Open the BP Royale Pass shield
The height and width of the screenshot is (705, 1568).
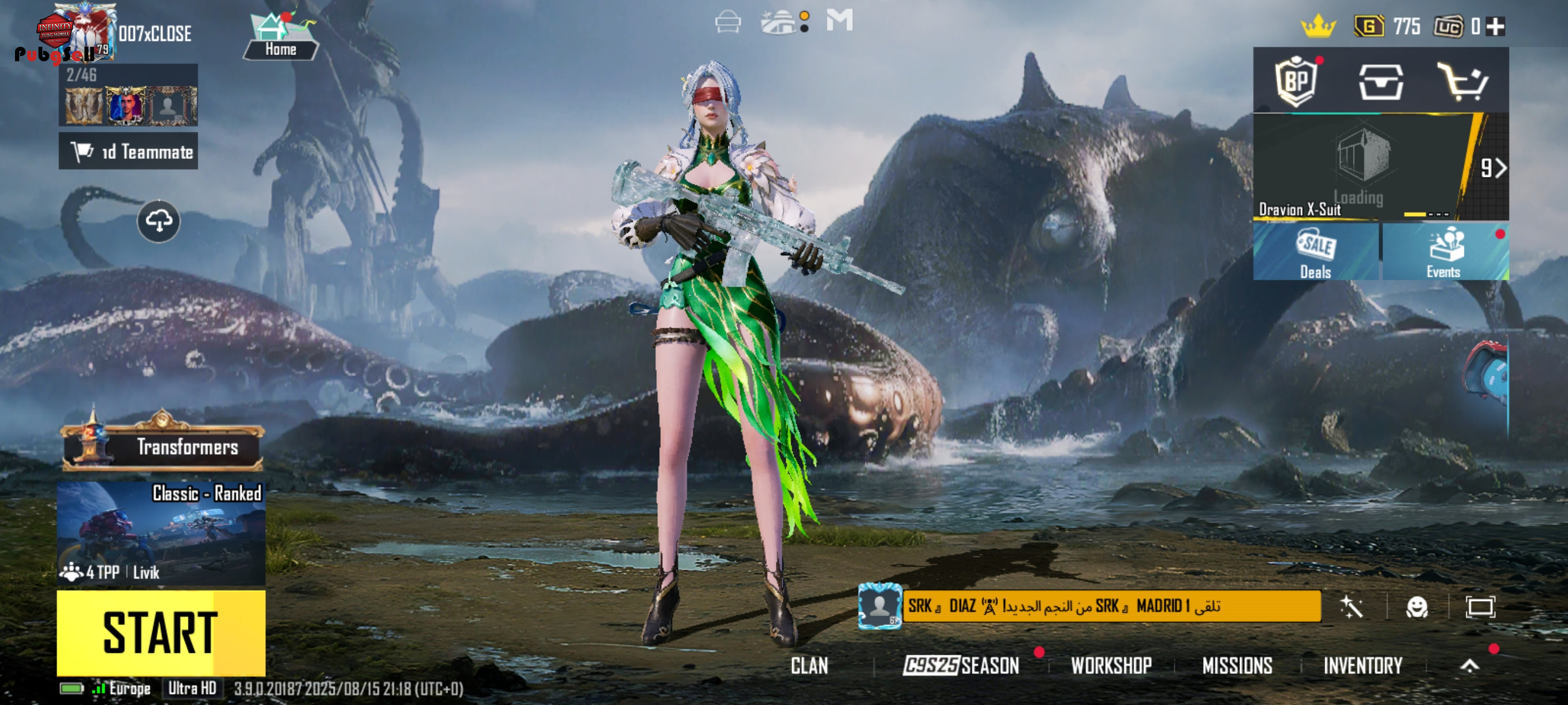click(x=1296, y=81)
